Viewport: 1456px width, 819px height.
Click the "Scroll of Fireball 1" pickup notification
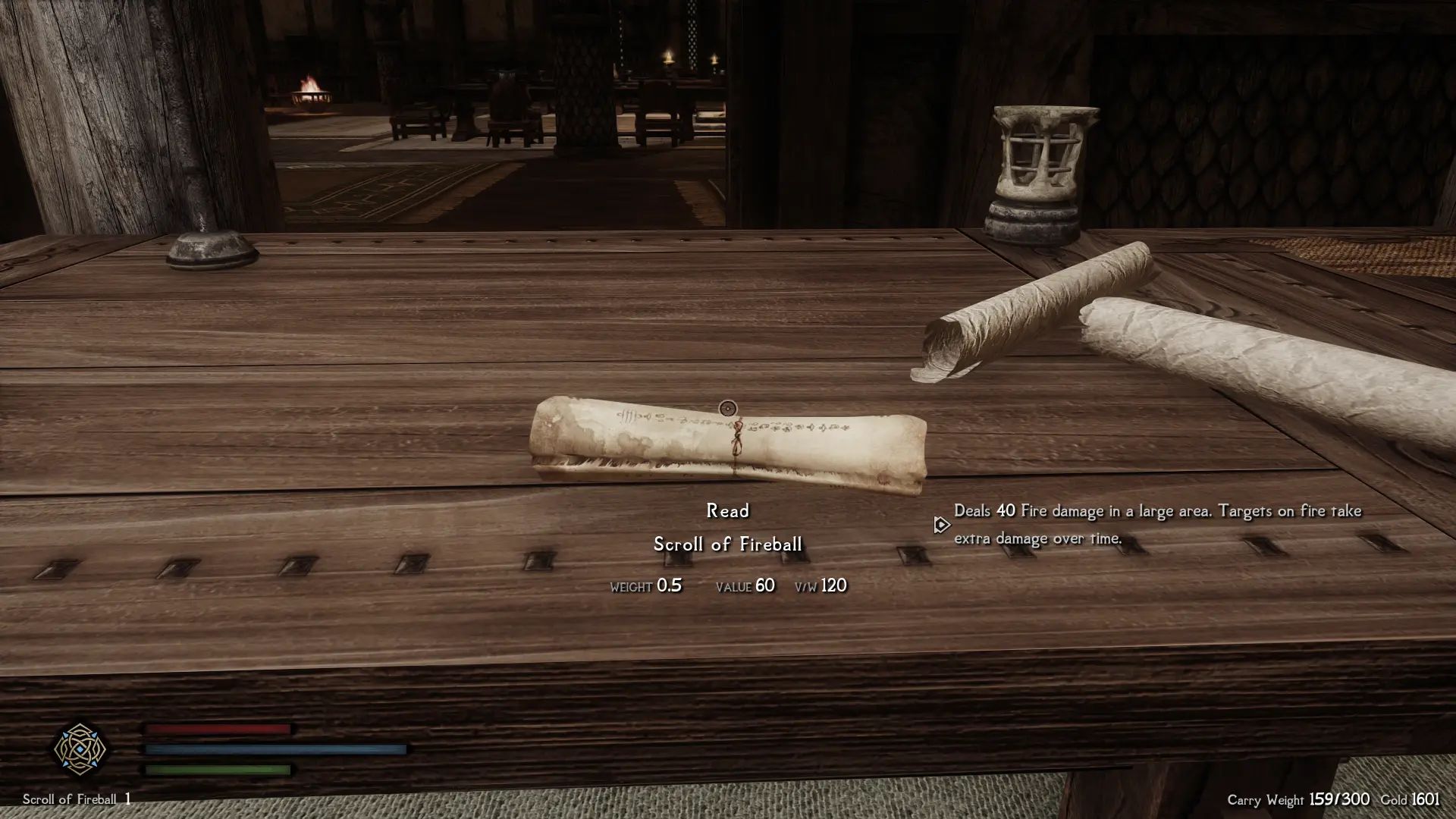(x=76, y=800)
